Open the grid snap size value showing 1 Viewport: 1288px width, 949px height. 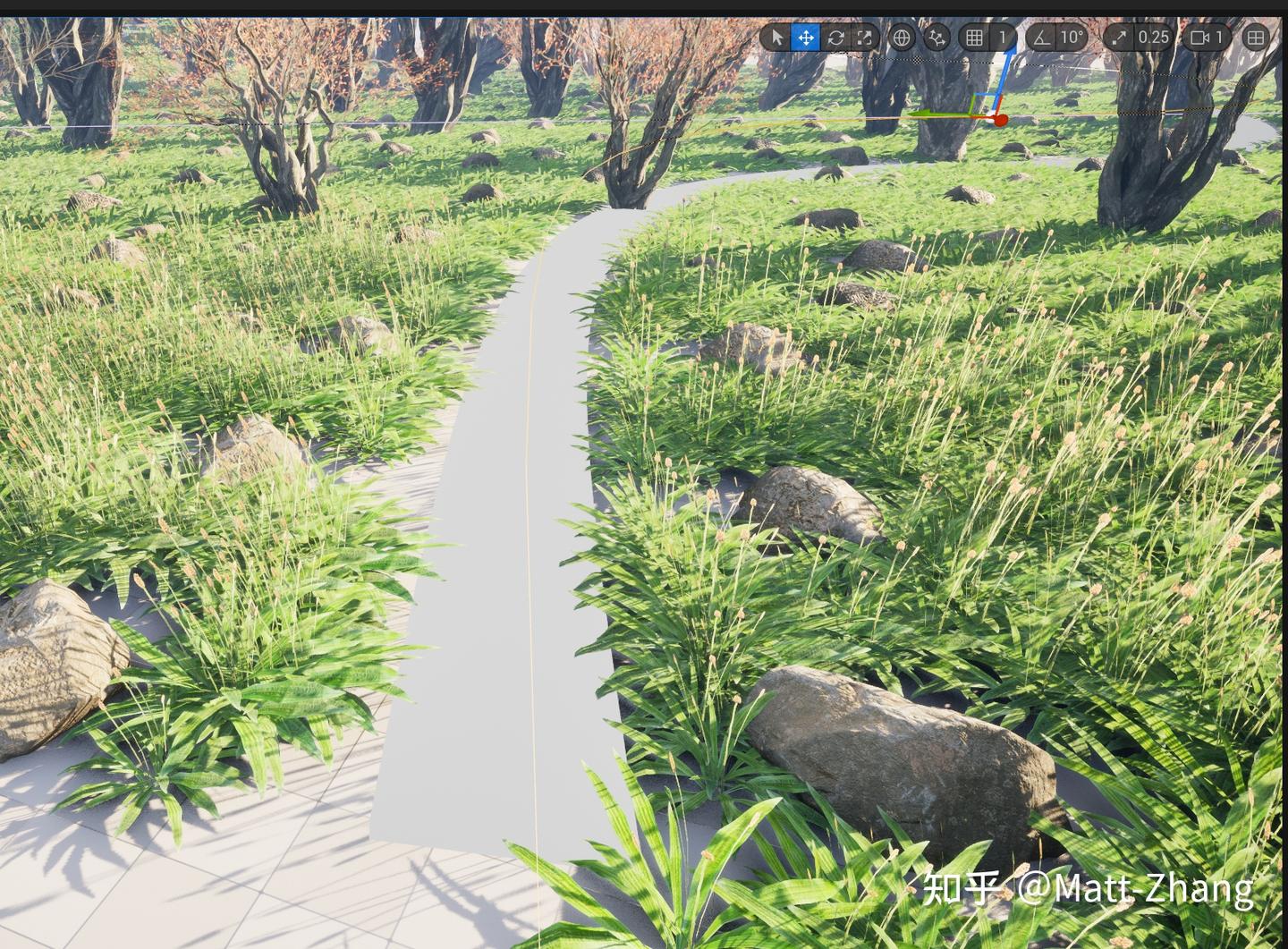1003,38
